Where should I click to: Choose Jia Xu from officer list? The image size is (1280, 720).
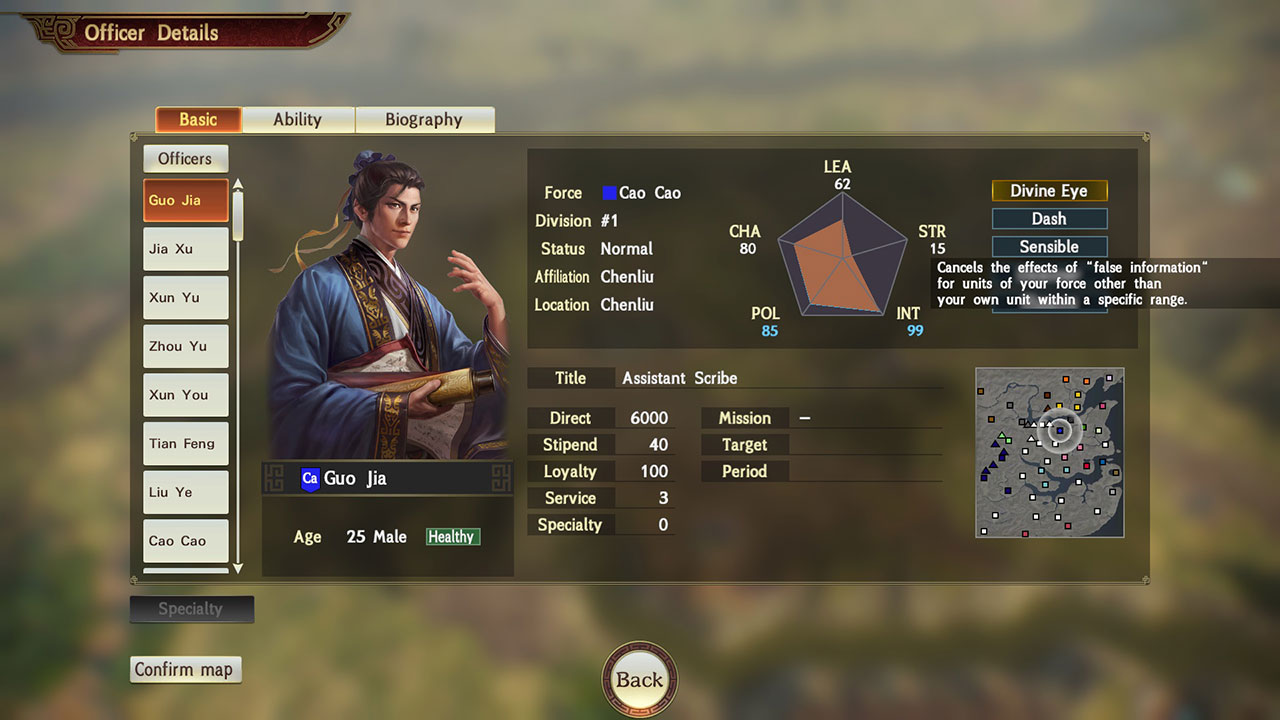pos(186,249)
